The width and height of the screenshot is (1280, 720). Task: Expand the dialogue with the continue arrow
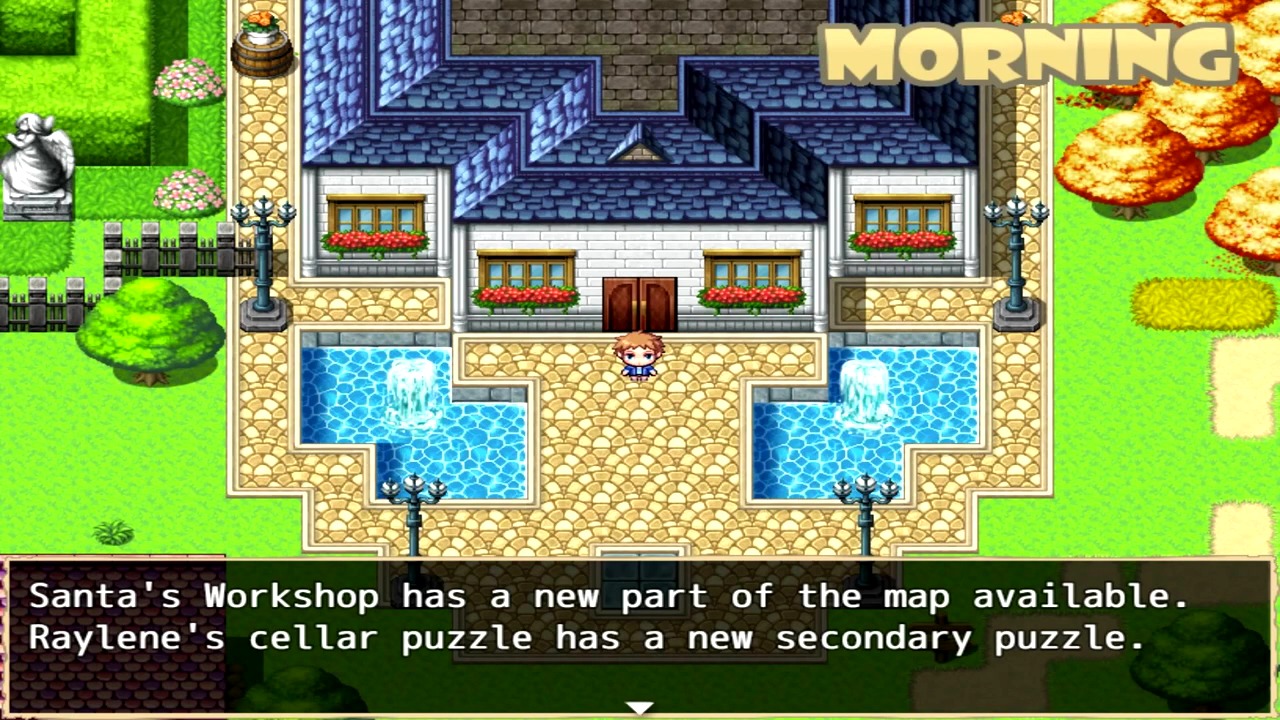[640, 707]
